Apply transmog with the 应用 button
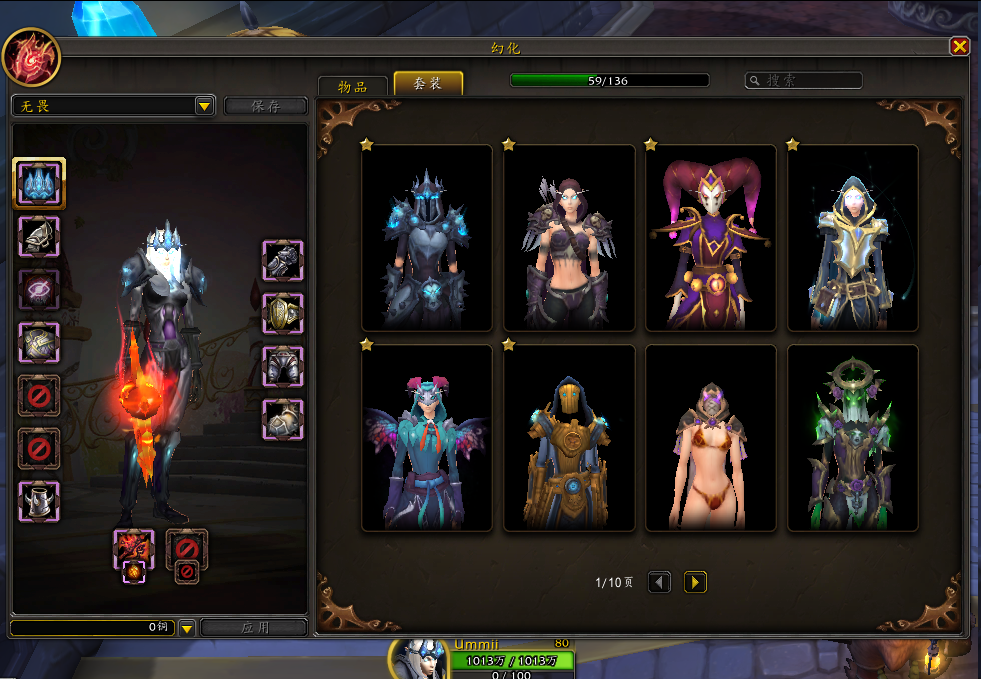 click(x=254, y=628)
